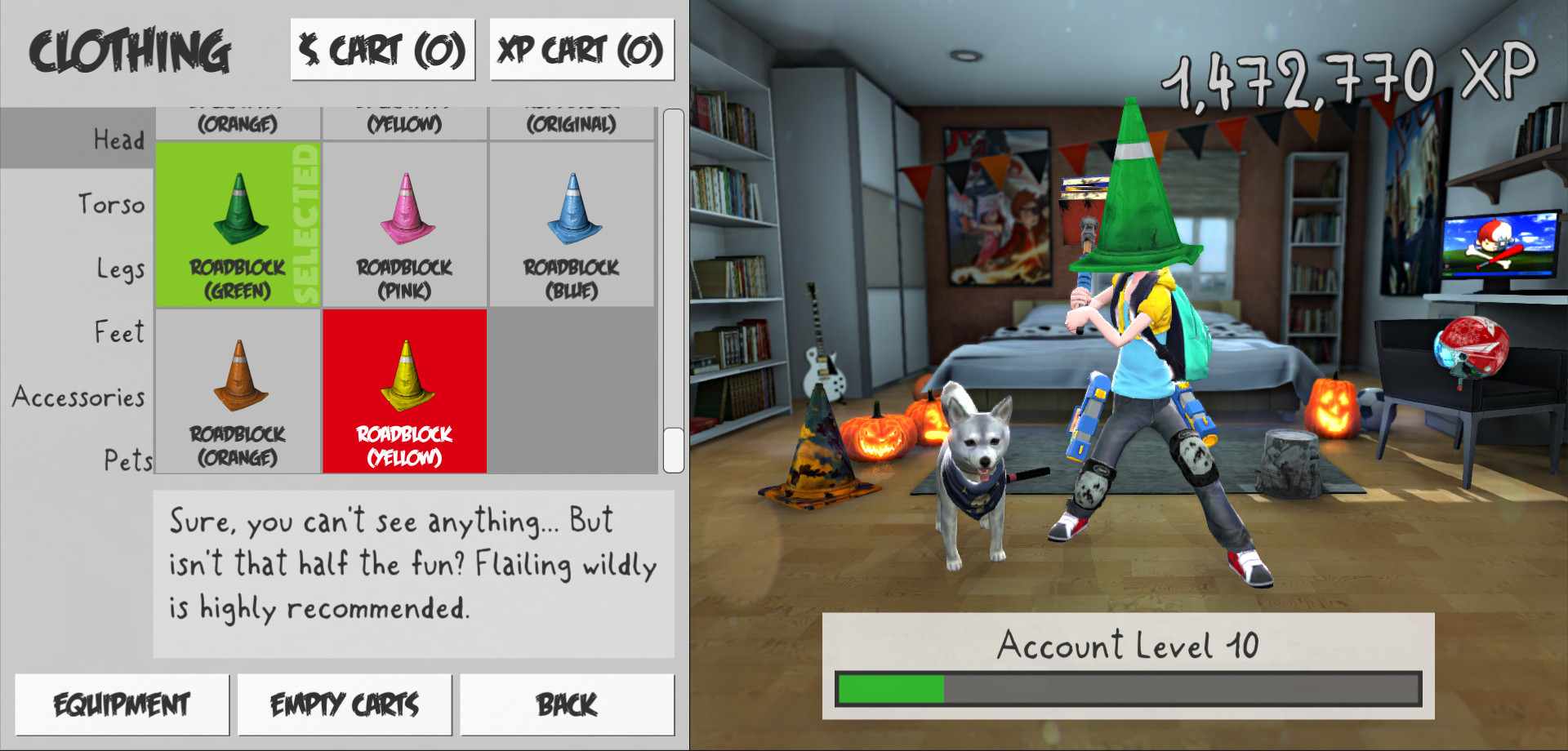Click the partially visible Roadblock (Original) item
Viewport: 1568px width, 751px height.
[572, 118]
